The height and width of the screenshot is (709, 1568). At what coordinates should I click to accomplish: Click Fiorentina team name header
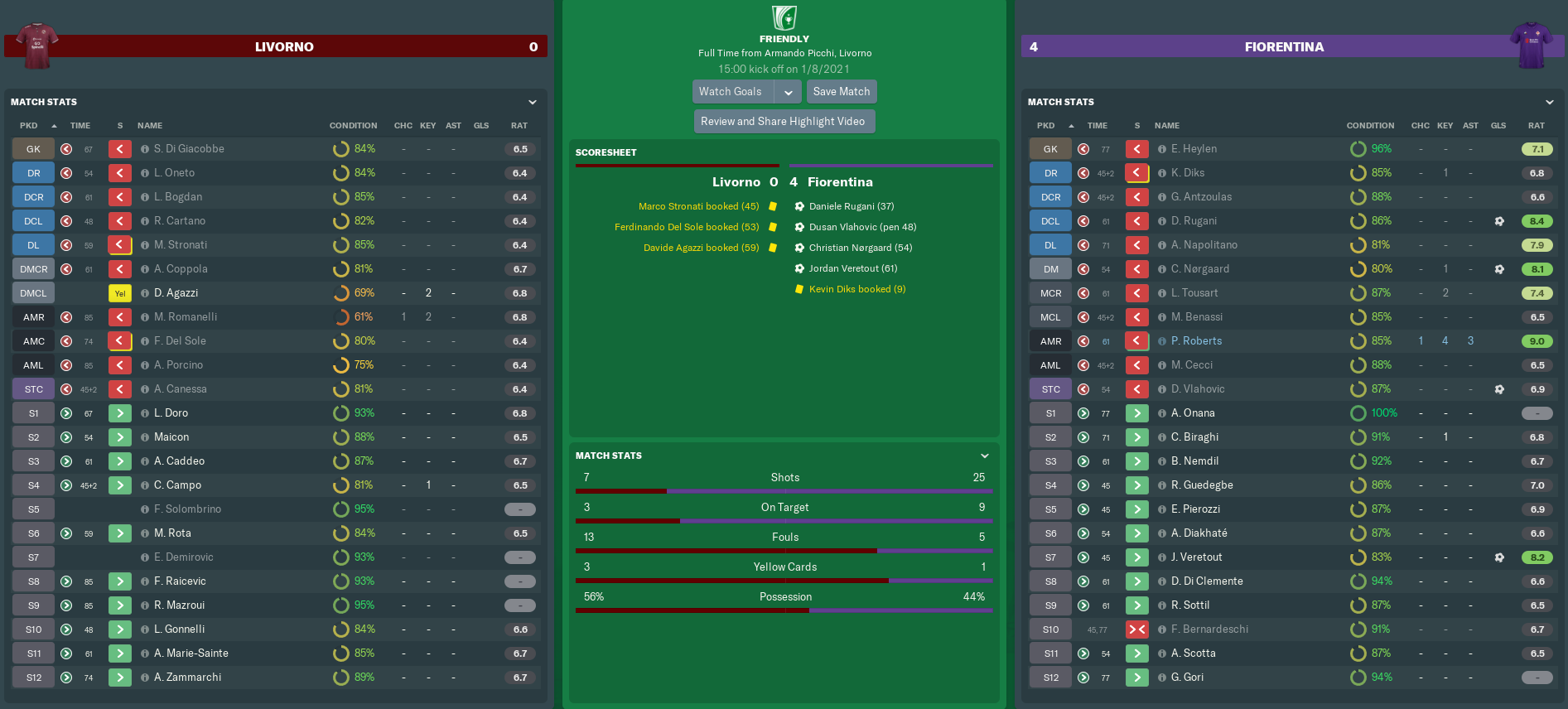click(1284, 47)
